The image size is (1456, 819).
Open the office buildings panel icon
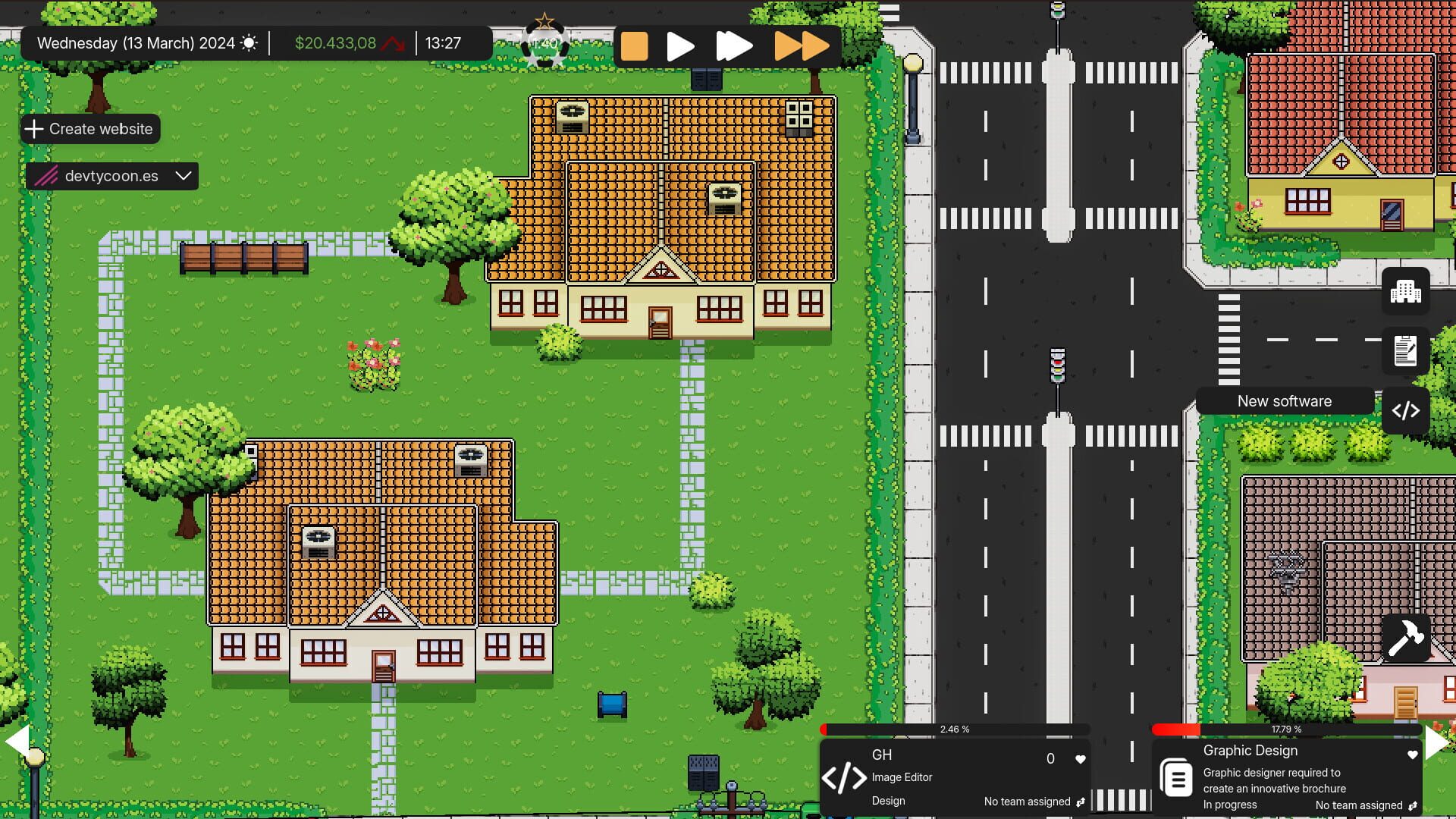[1406, 291]
